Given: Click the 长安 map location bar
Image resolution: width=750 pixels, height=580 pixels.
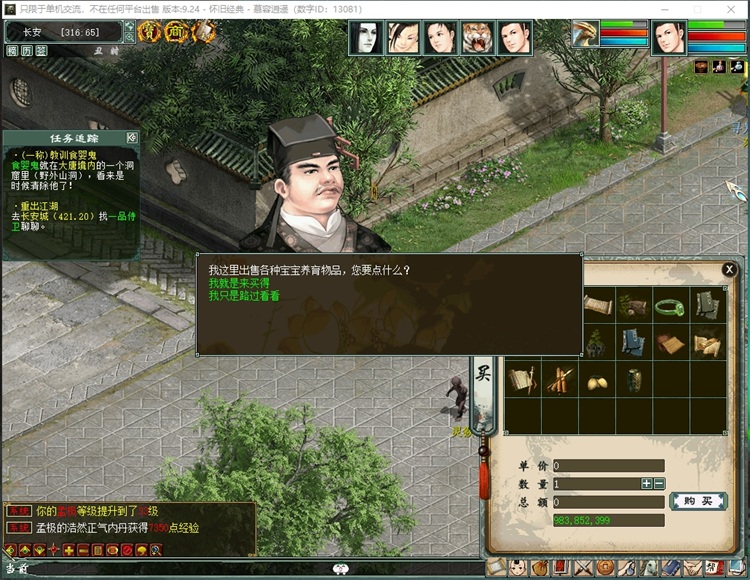Looking at the screenshot, I should click(x=65, y=33).
